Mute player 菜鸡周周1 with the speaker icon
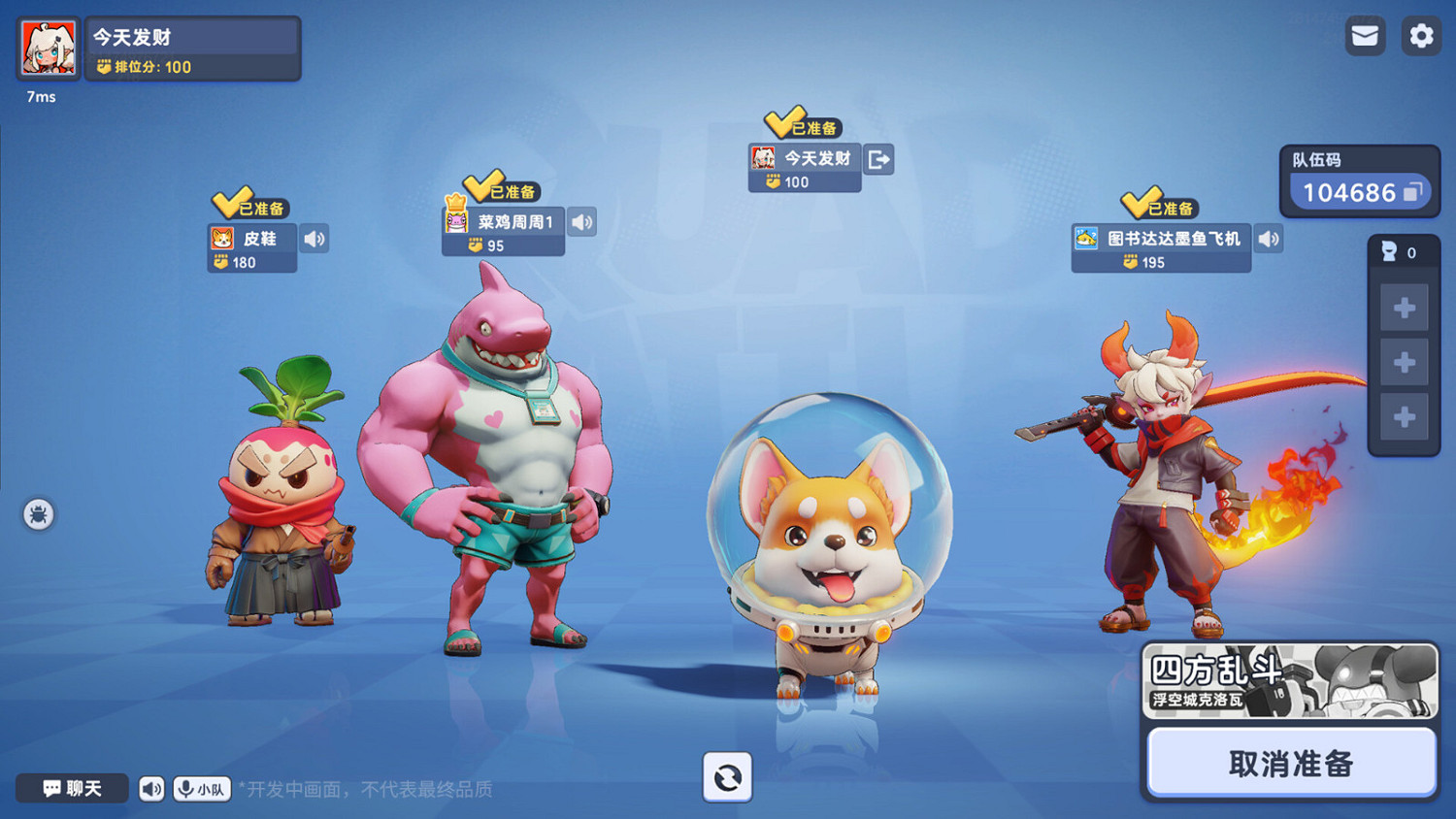Screen dimensions: 1456x819 (581, 222)
